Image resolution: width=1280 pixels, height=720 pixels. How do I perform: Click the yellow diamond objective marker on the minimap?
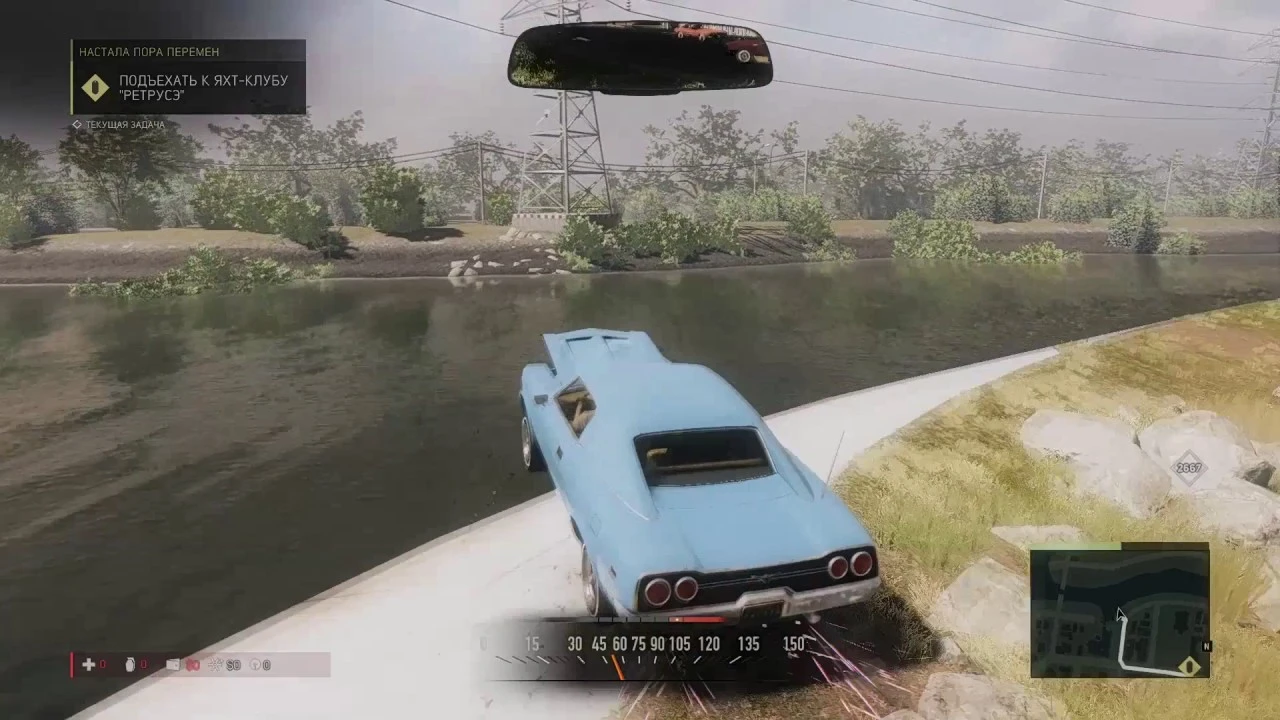(x=1188, y=665)
